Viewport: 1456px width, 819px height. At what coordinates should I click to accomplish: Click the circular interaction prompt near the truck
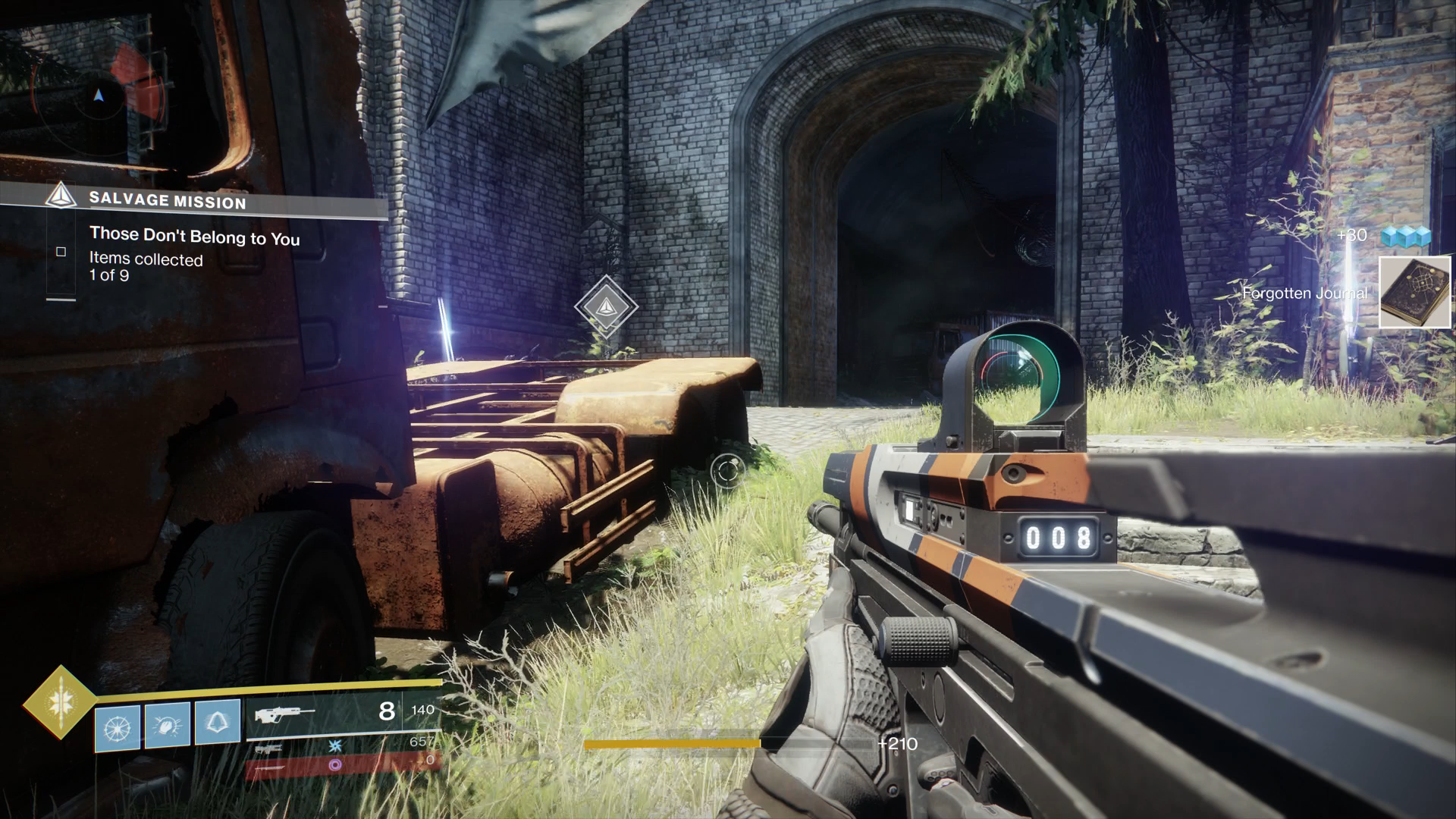(x=726, y=470)
